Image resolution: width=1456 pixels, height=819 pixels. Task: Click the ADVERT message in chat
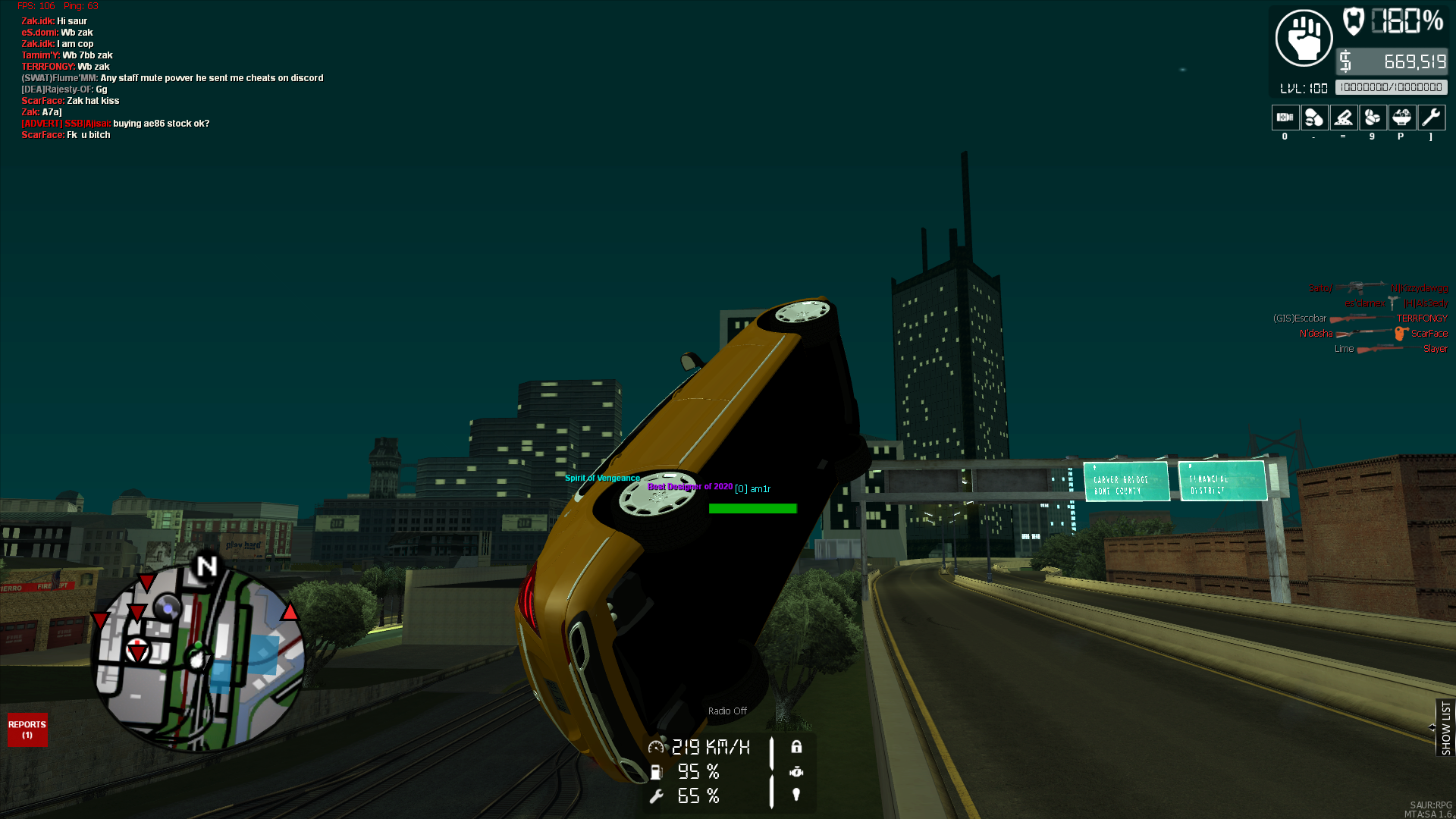tap(115, 124)
